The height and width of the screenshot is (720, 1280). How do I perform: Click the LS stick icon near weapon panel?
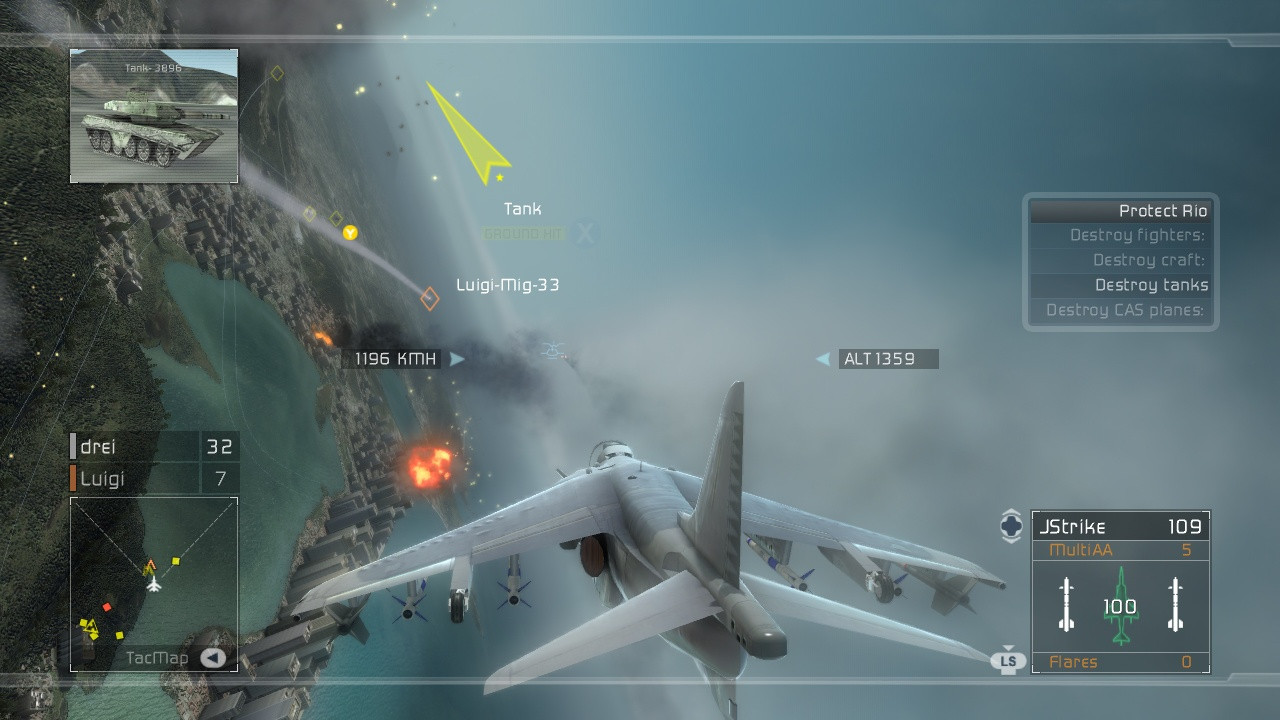point(1009,661)
